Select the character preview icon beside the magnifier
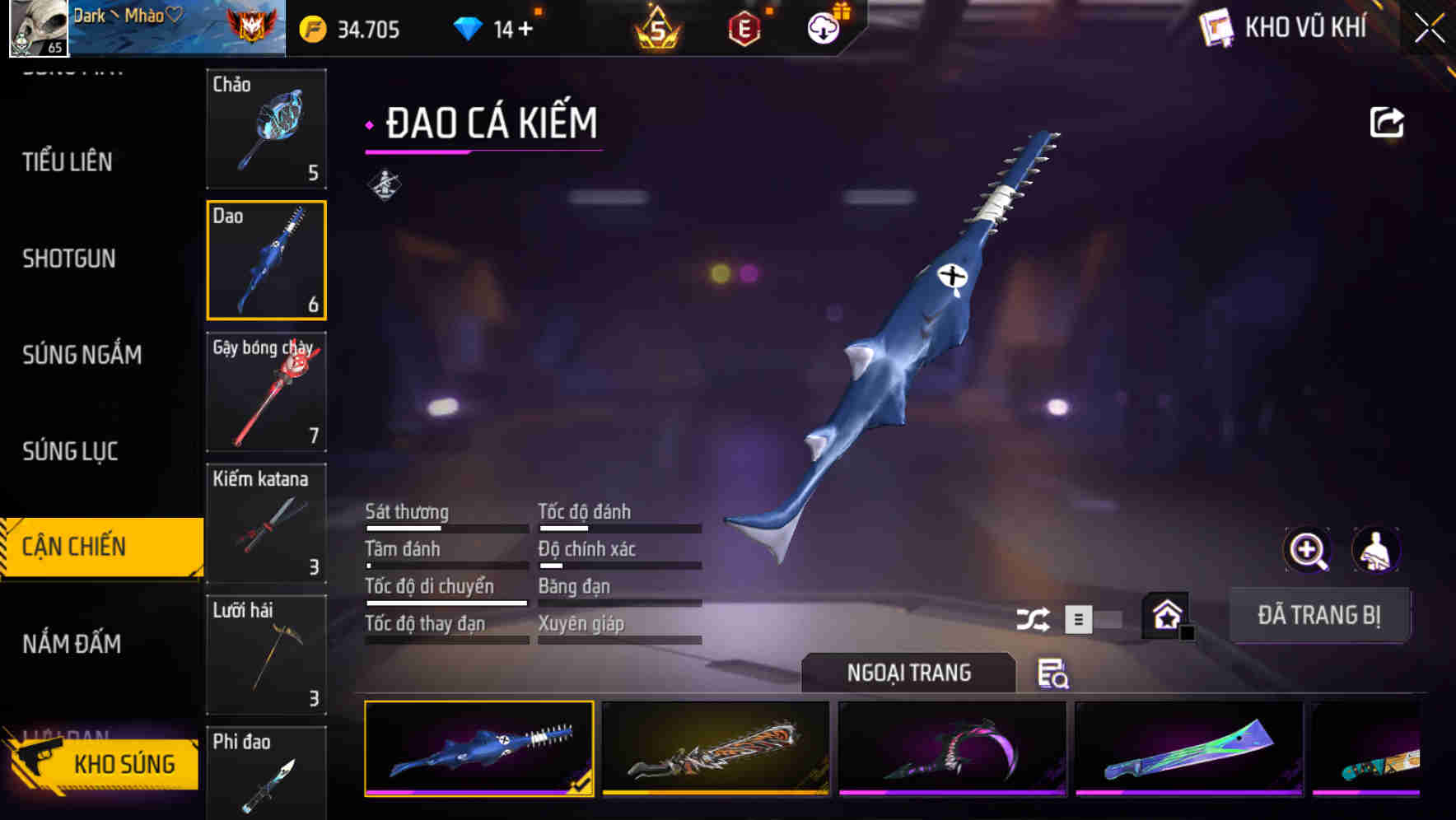This screenshot has width=1456, height=820. (x=1376, y=549)
